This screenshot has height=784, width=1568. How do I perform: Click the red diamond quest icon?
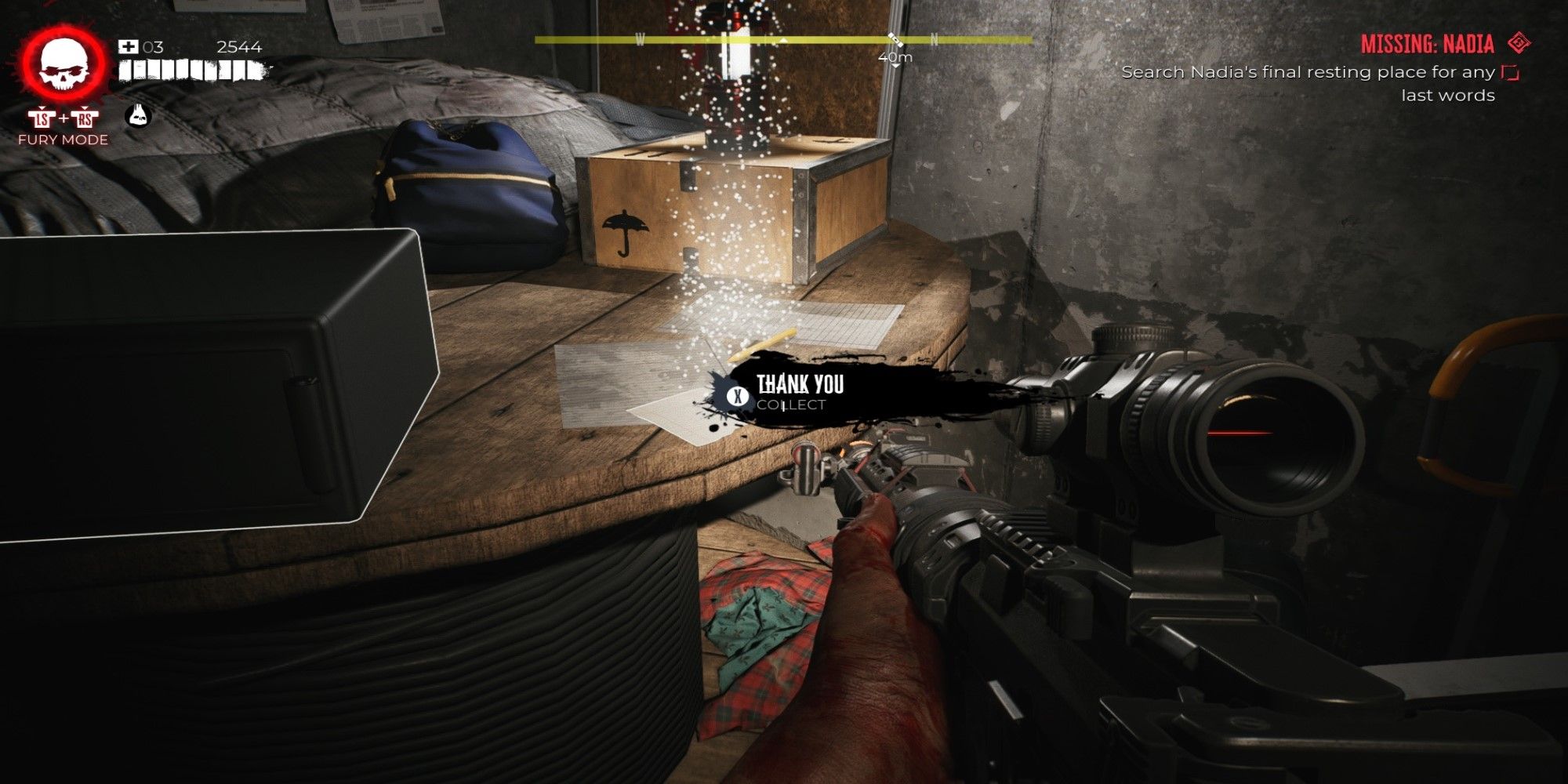pyautogui.click(x=1519, y=43)
